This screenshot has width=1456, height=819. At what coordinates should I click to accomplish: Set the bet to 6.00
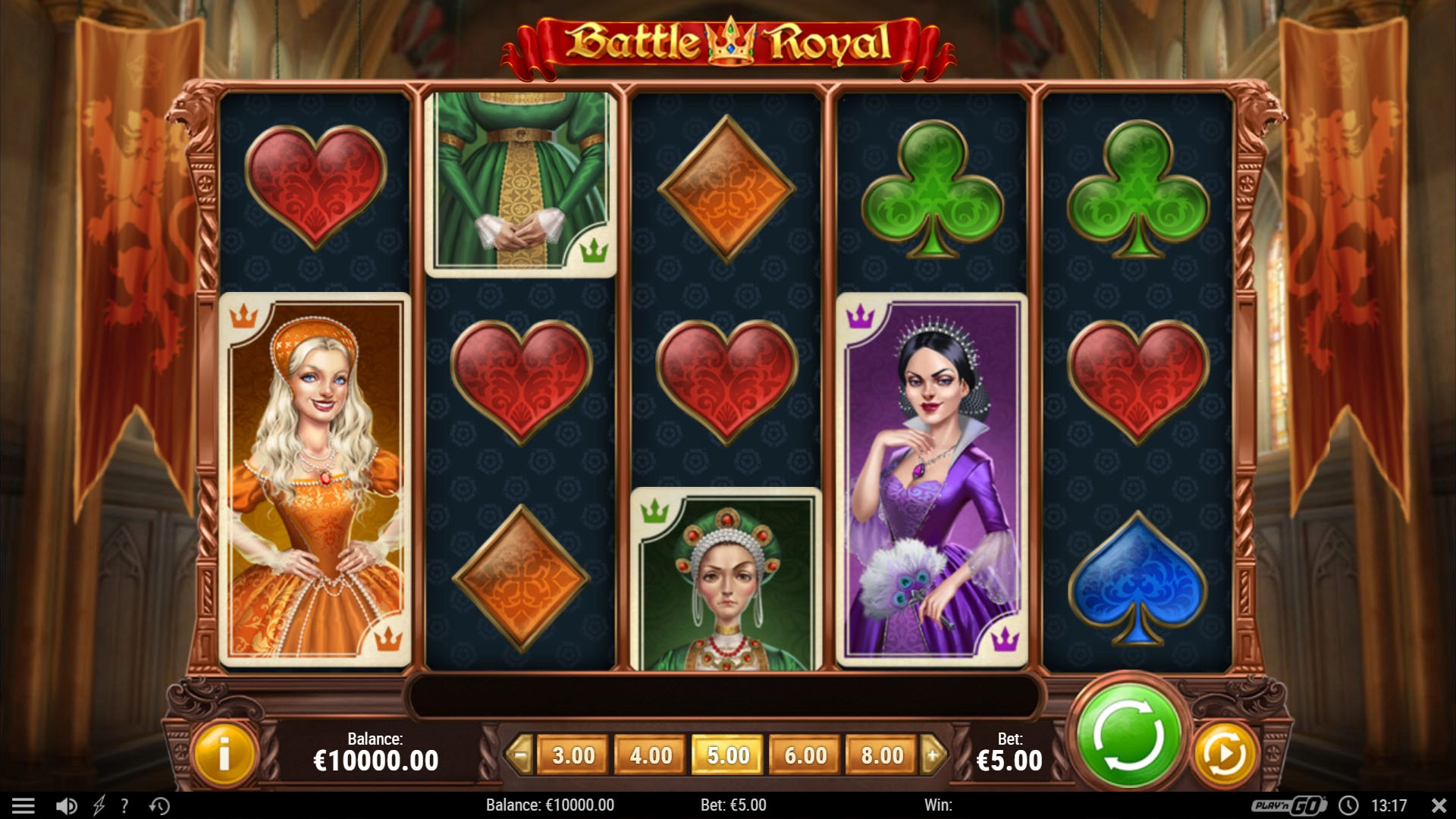[x=805, y=755]
